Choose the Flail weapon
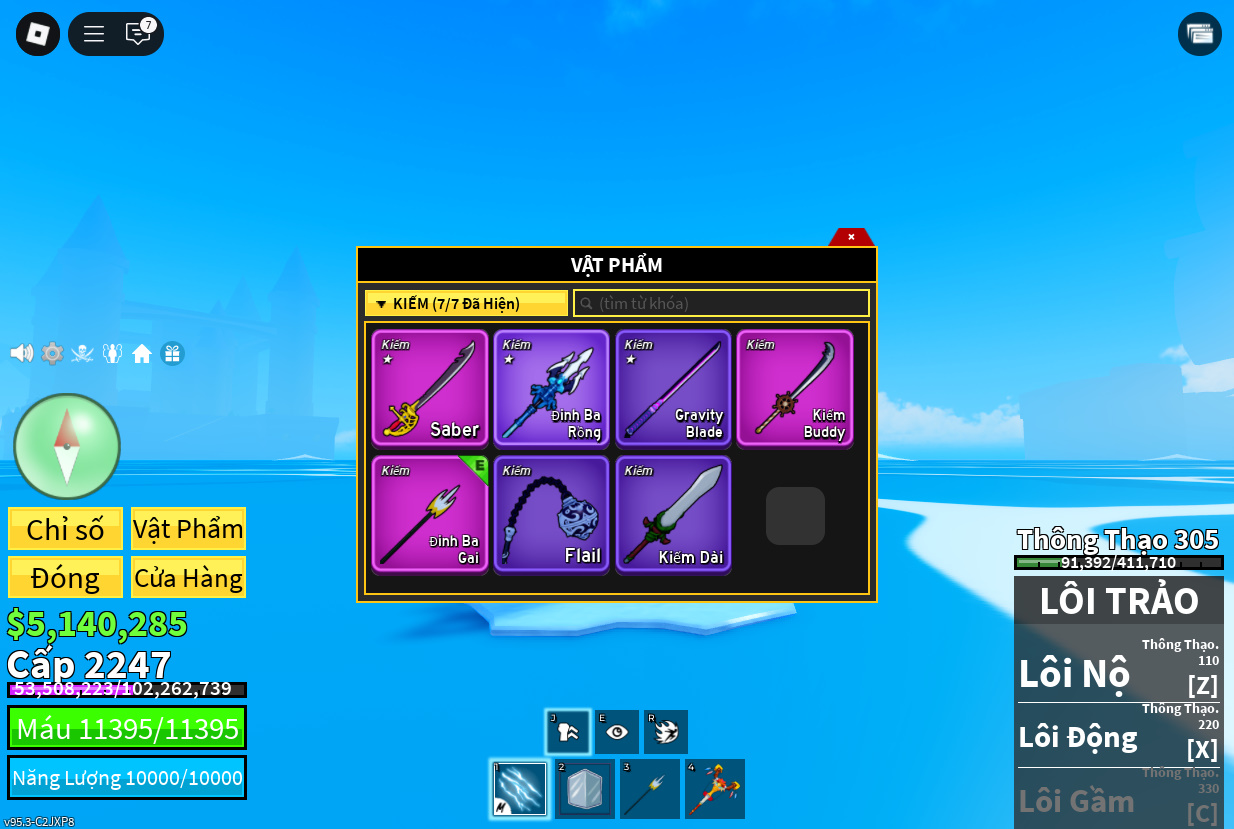The height and width of the screenshot is (829, 1234). (551, 514)
